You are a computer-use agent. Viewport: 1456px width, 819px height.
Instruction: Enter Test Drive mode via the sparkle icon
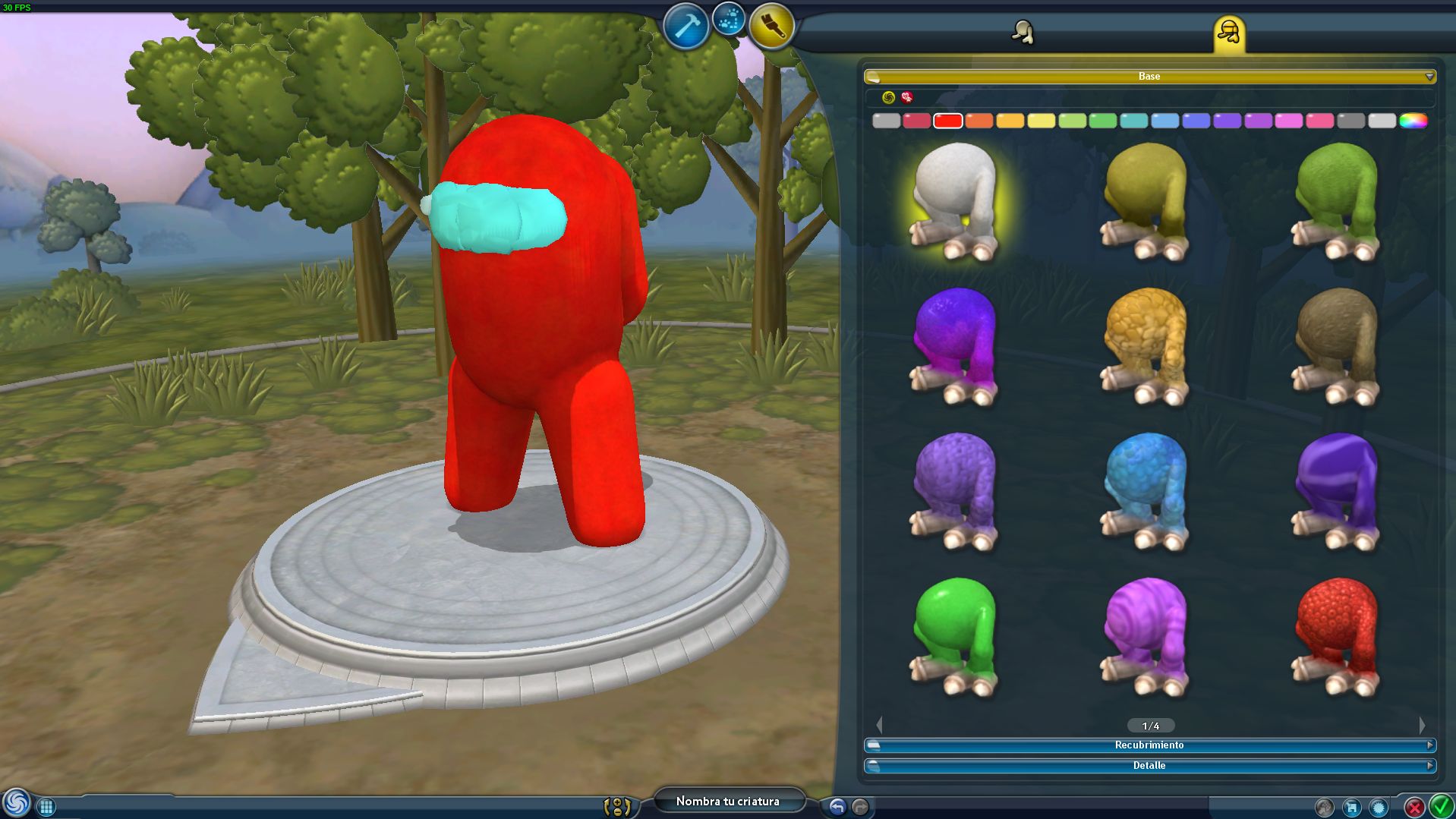[727, 21]
